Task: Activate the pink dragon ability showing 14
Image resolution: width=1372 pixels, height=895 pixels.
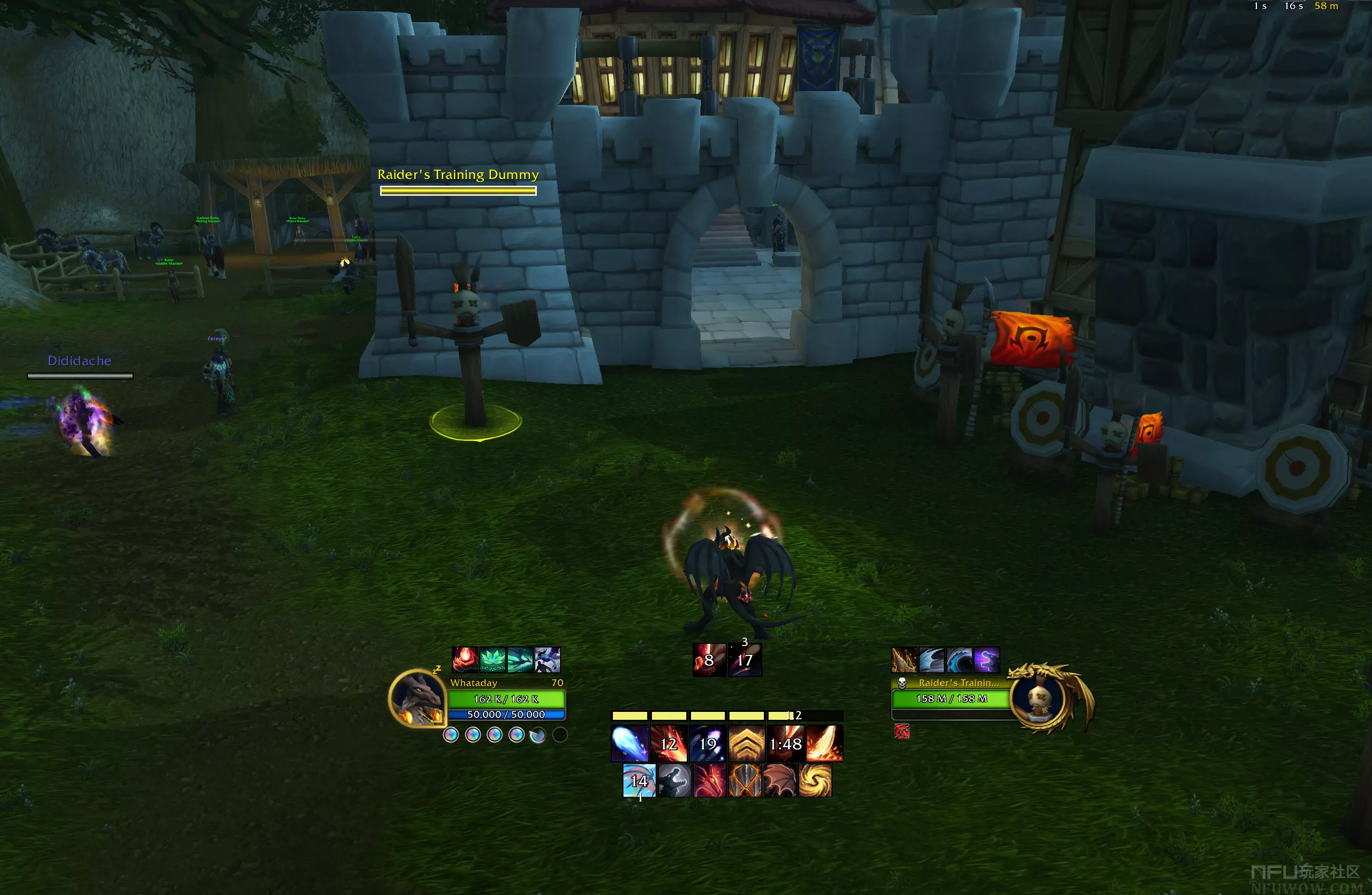Action: [x=639, y=781]
